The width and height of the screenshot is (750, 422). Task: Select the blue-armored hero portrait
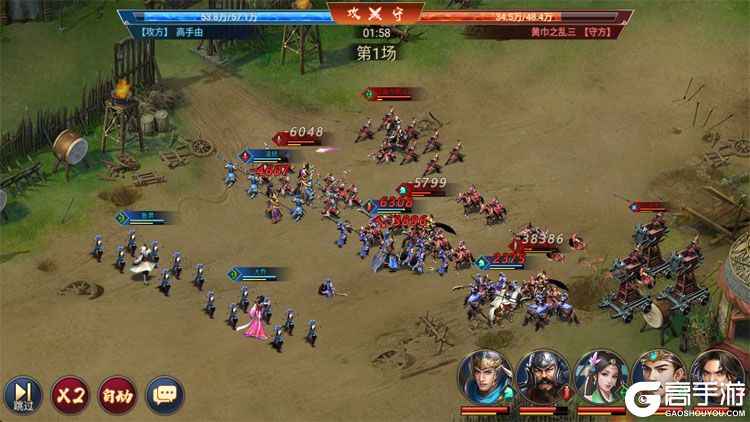485,376
